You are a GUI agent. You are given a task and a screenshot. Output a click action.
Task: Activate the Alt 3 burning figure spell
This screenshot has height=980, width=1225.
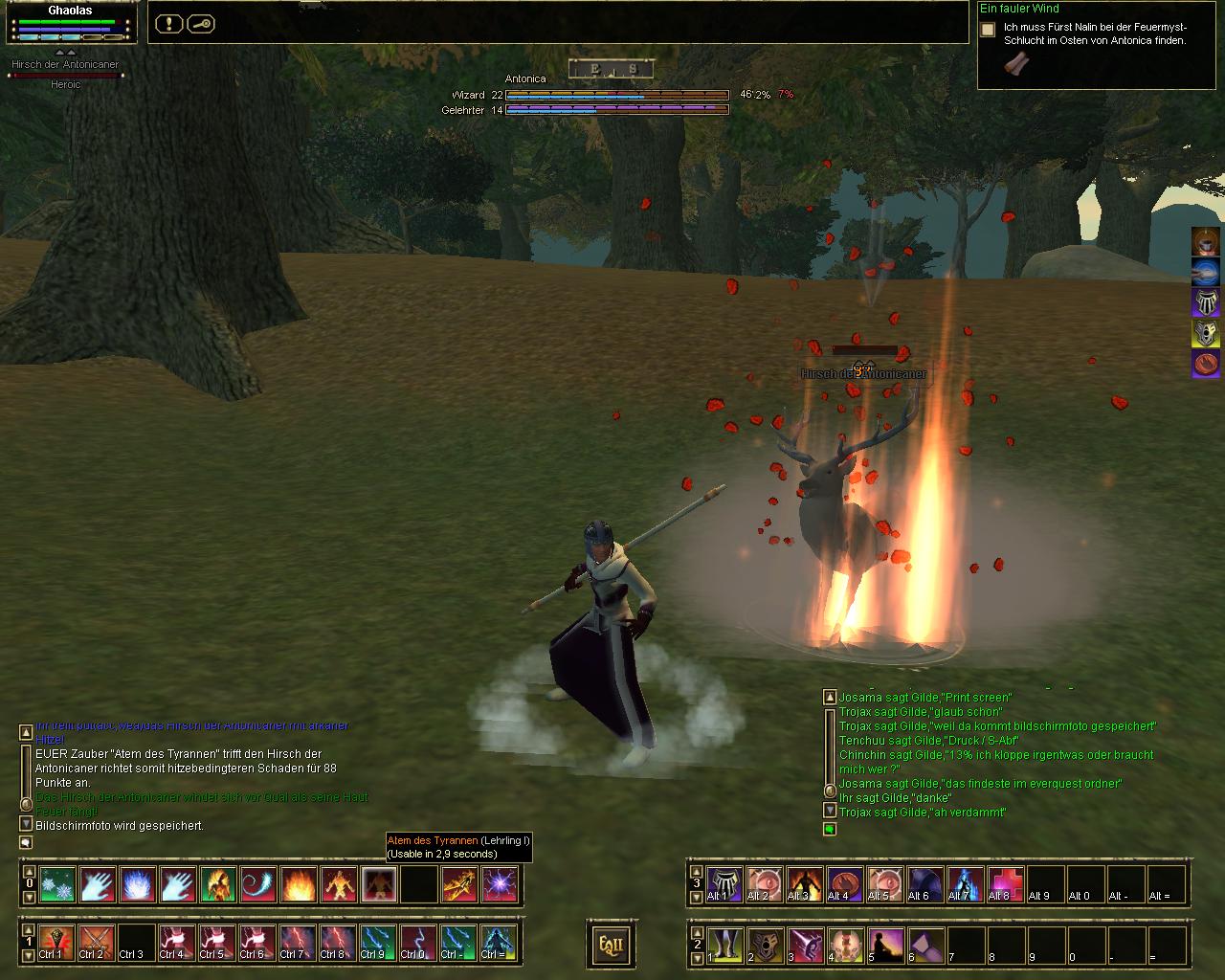[805, 885]
